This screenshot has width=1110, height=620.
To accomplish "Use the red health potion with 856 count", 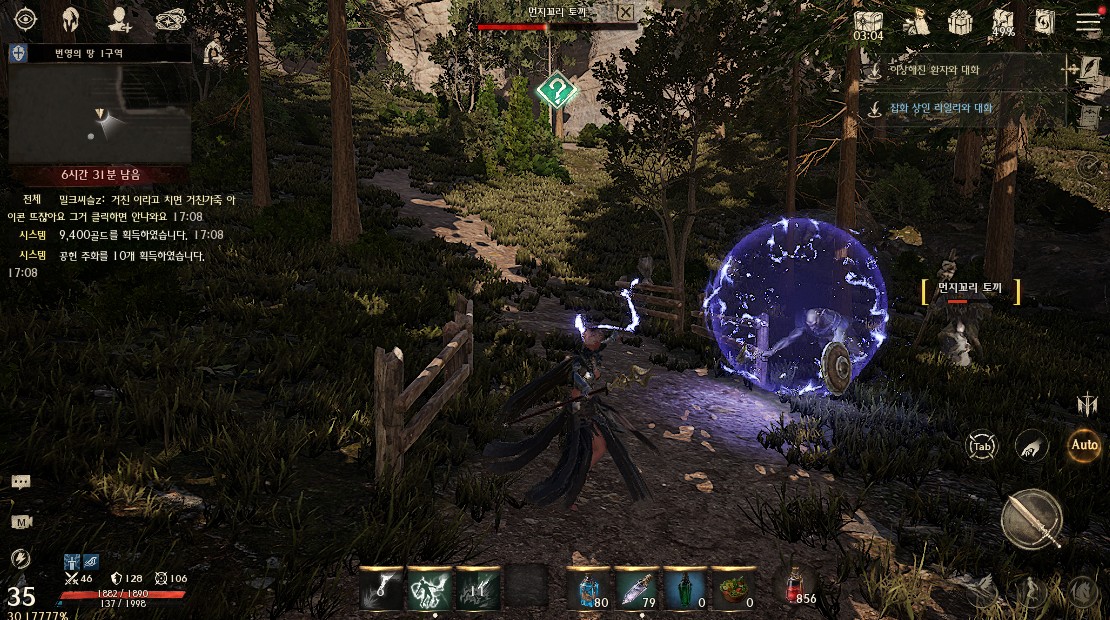I will 797,585.
